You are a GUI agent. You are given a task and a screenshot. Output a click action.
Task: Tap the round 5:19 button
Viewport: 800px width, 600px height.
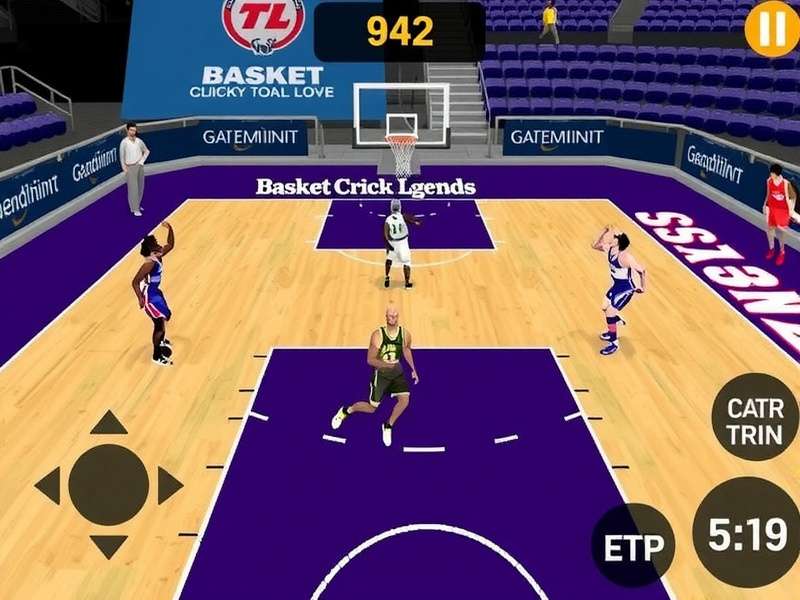click(x=747, y=536)
